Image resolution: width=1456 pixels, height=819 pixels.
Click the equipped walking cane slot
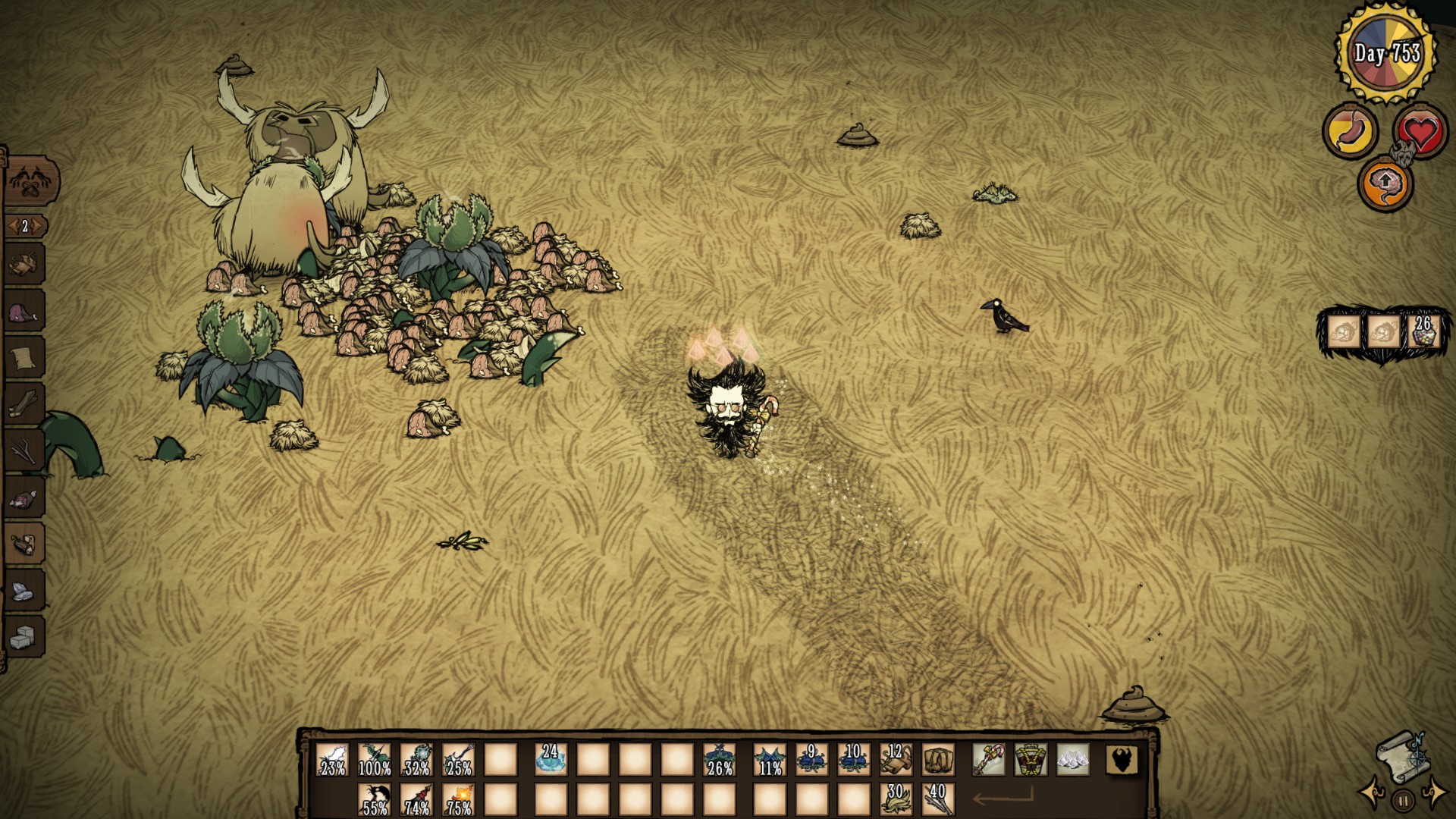click(x=989, y=759)
